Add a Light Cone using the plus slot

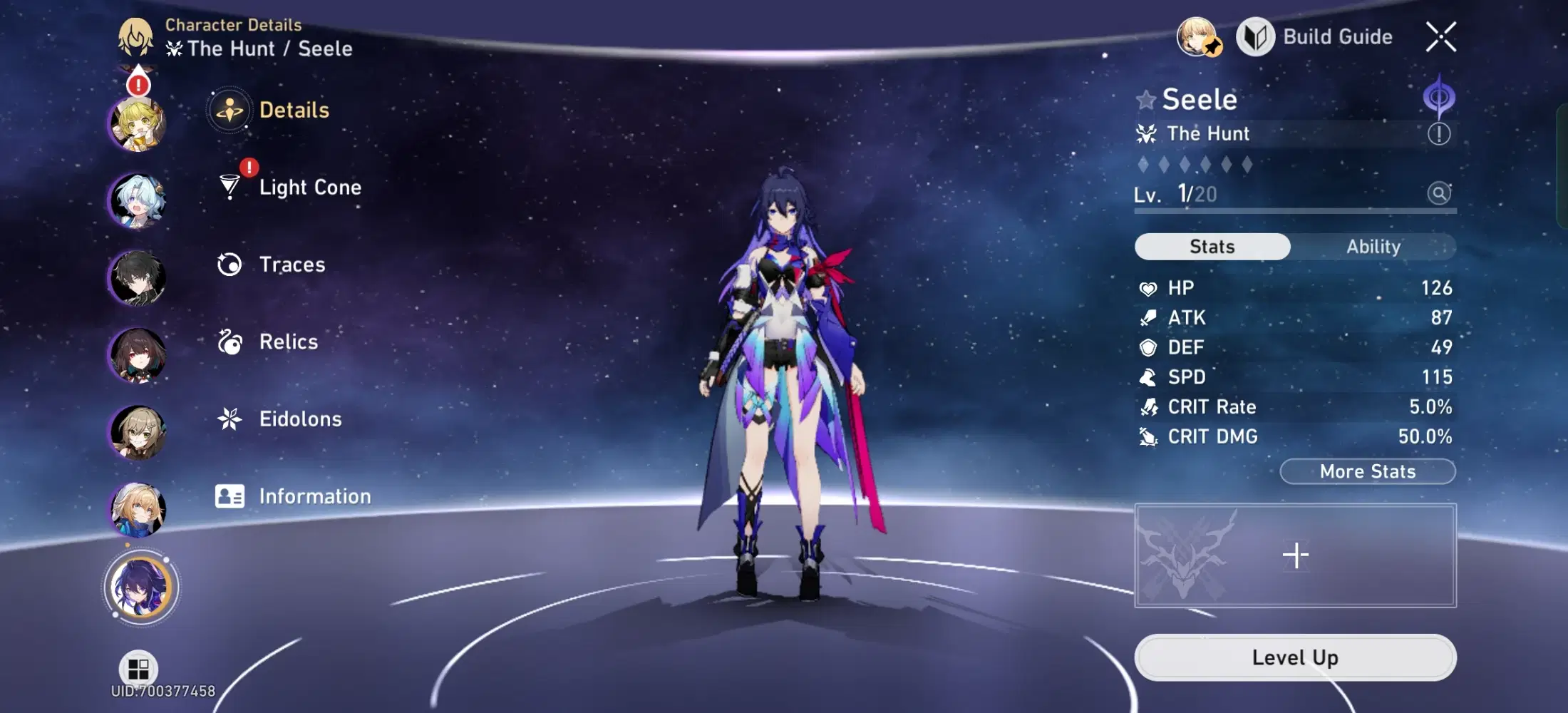coord(1294,554)
